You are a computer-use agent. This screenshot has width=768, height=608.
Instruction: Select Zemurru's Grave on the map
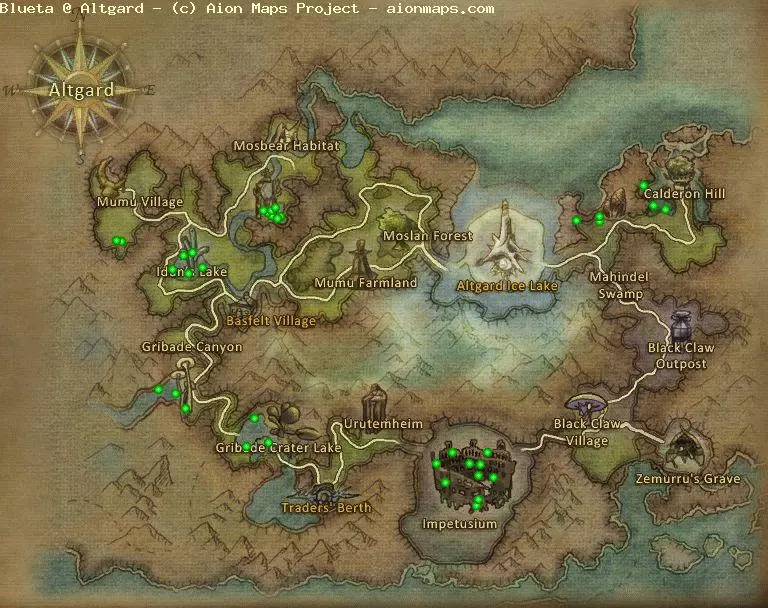tap(688, 479)
